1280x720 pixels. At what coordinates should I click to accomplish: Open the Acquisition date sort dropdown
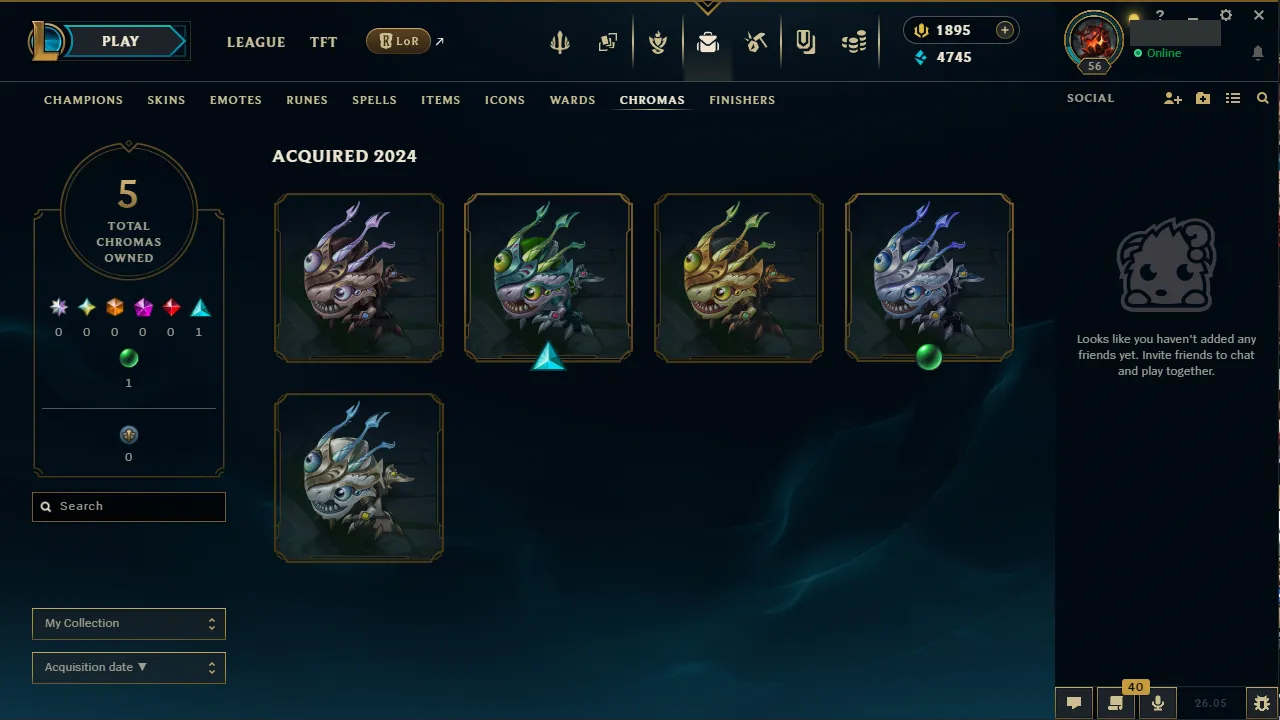[128, 667]
